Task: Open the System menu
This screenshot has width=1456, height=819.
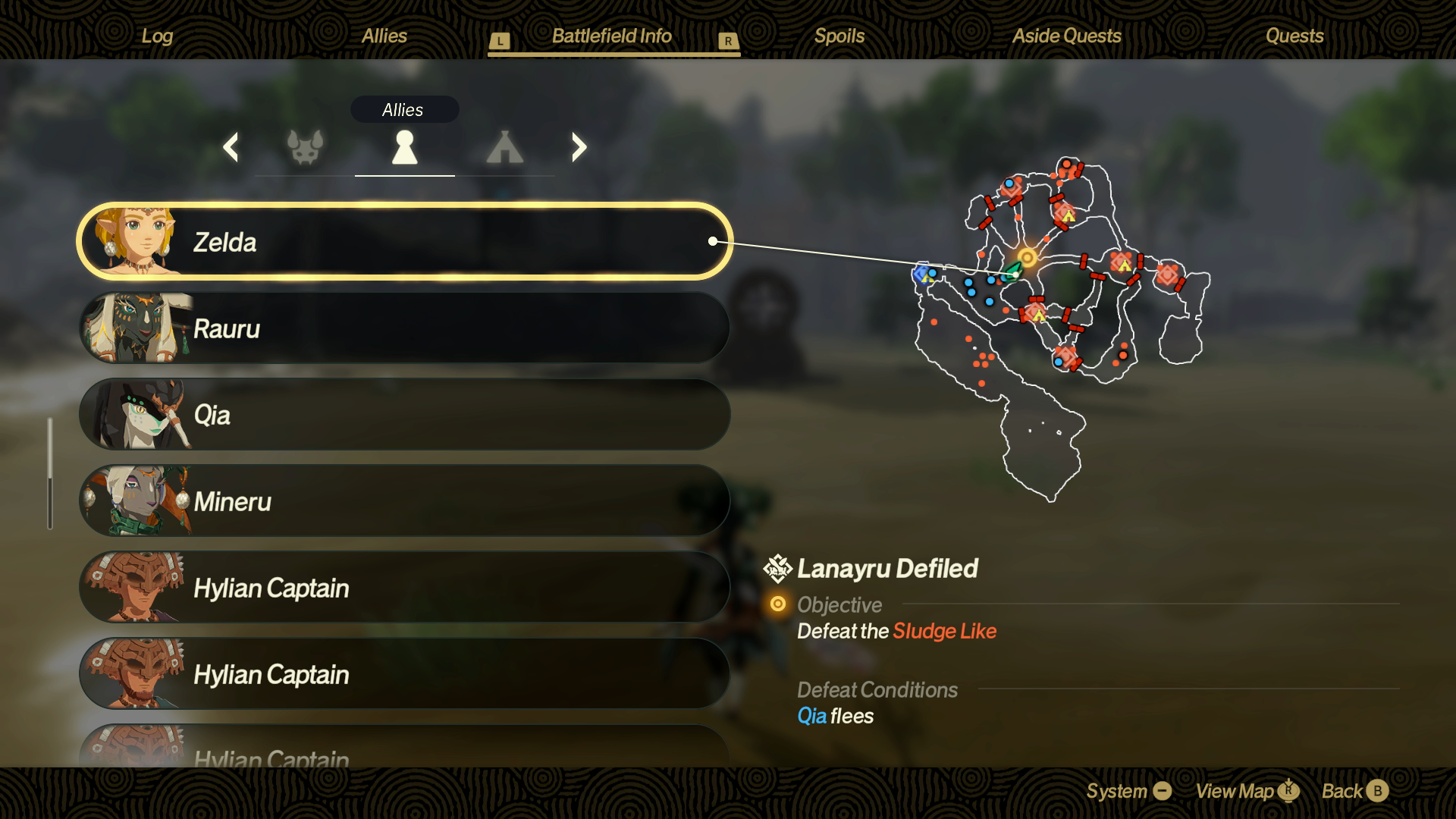Action: click(1128, 791)
